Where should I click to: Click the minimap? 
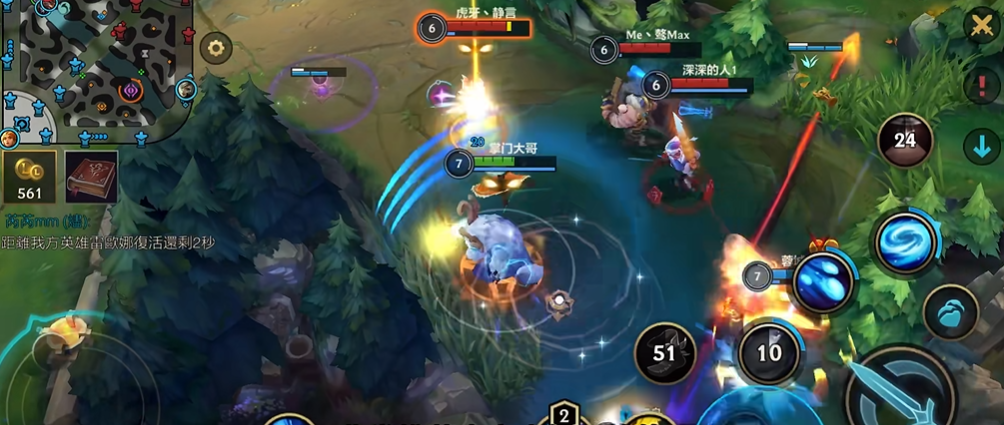[x=95, y=70]
